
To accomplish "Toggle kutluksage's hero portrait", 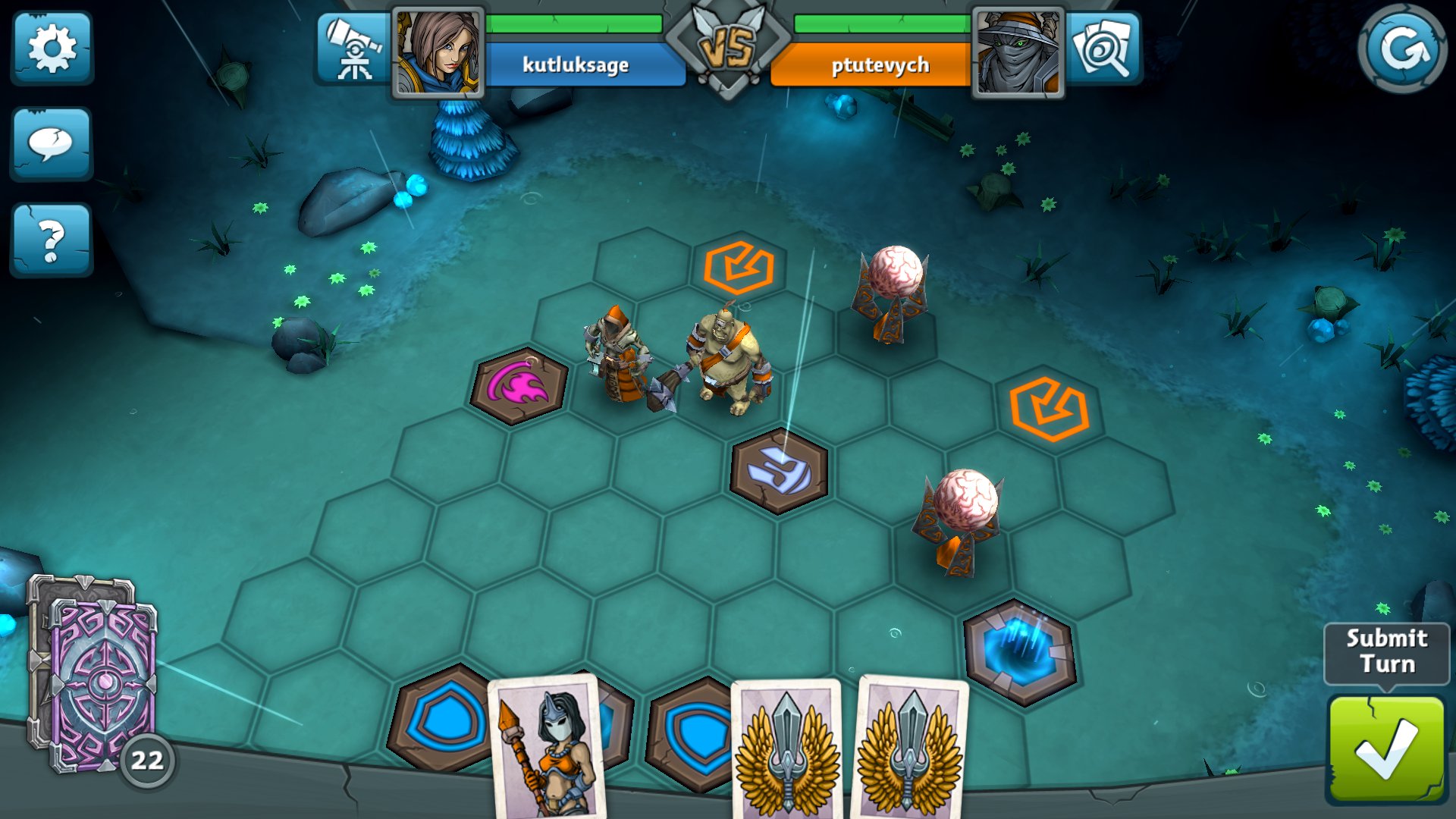I will 438,49.
